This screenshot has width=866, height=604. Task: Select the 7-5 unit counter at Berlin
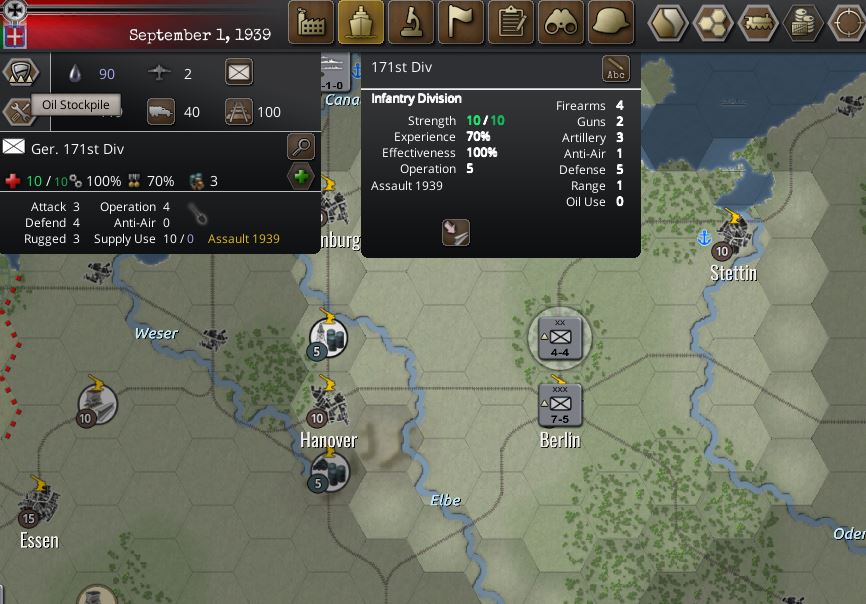click(x=560, y=402)
